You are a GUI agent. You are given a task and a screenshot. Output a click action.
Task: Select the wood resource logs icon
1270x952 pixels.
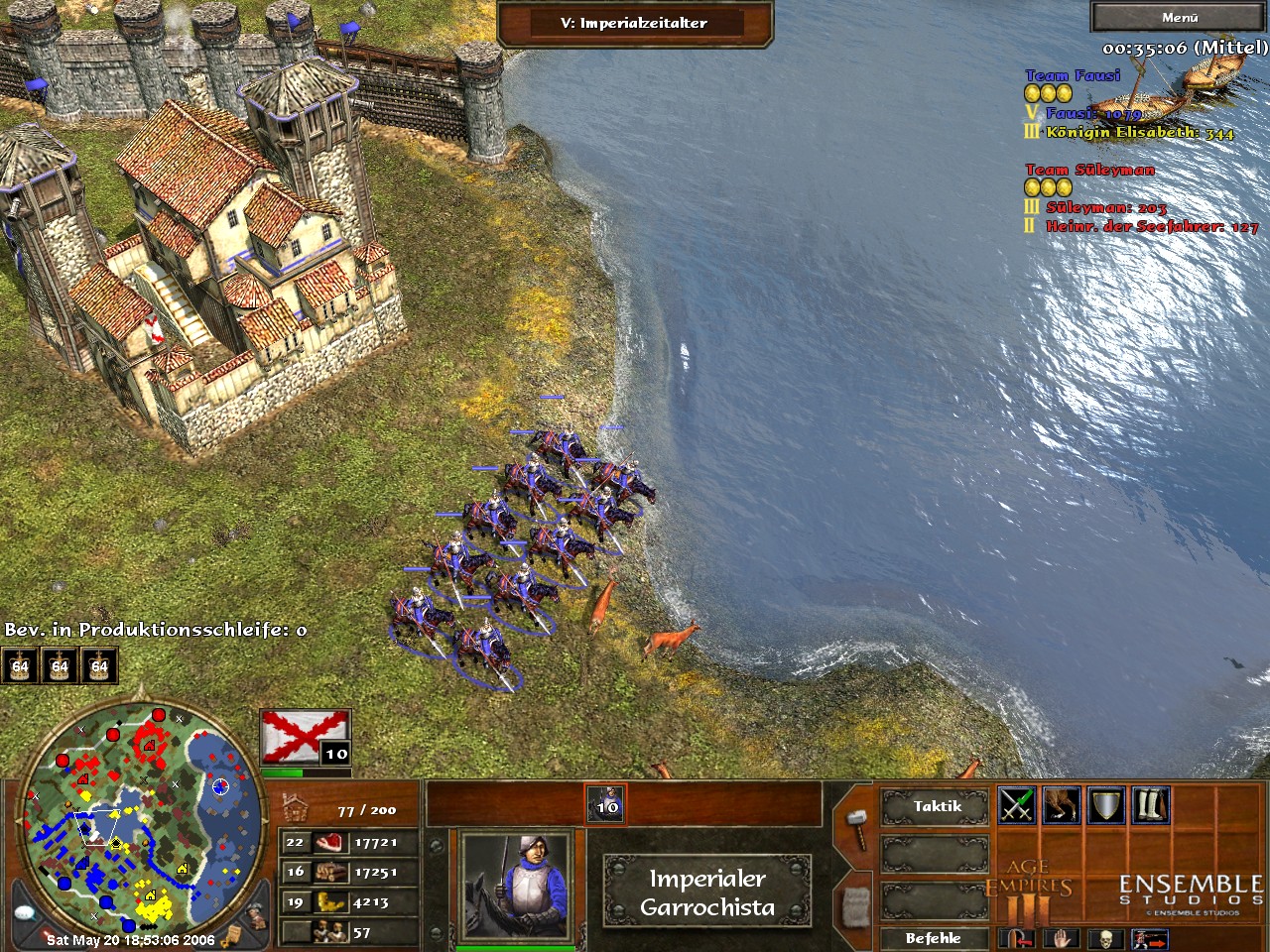329,873
